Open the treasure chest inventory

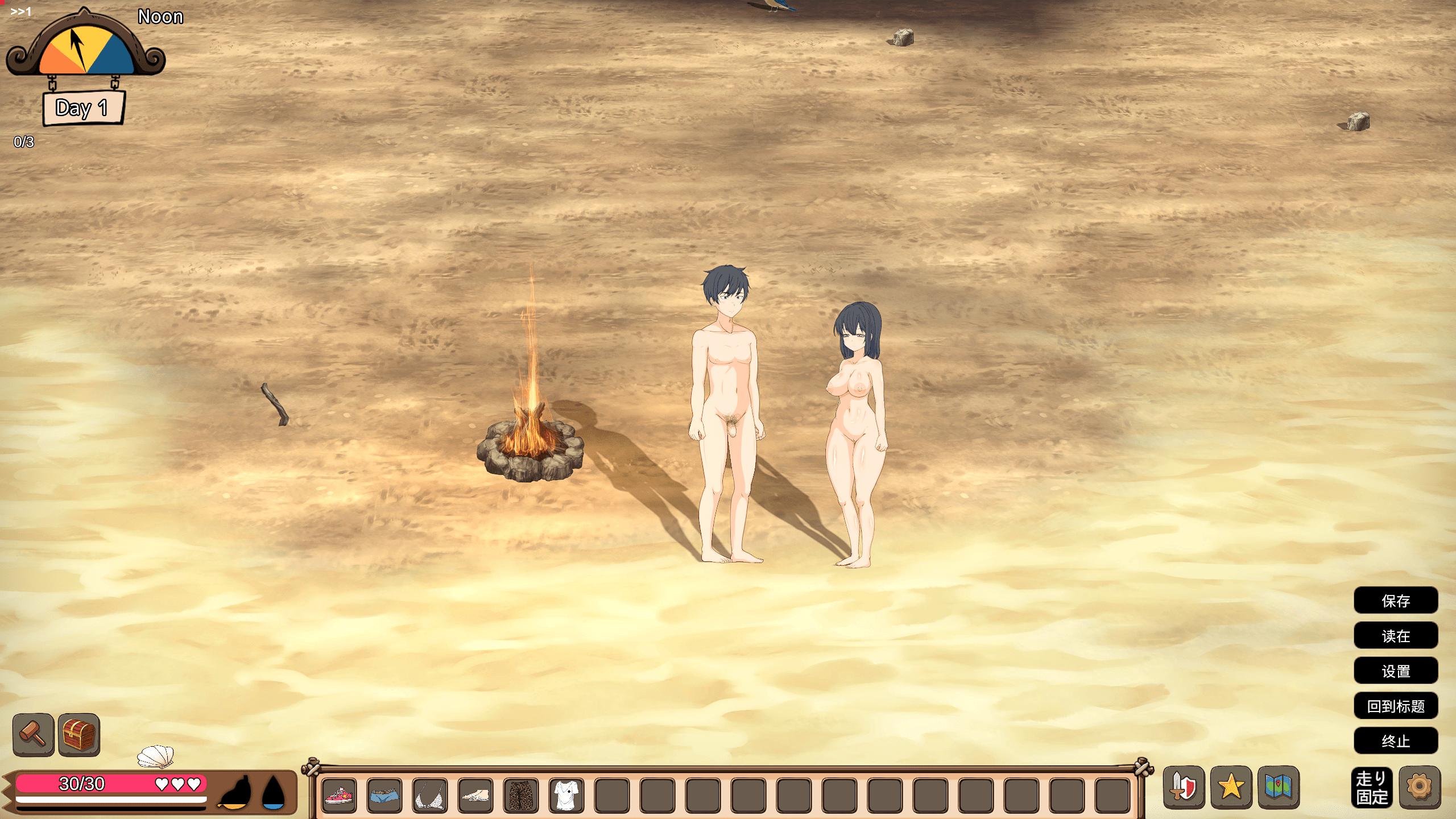[x=79, y=734]
